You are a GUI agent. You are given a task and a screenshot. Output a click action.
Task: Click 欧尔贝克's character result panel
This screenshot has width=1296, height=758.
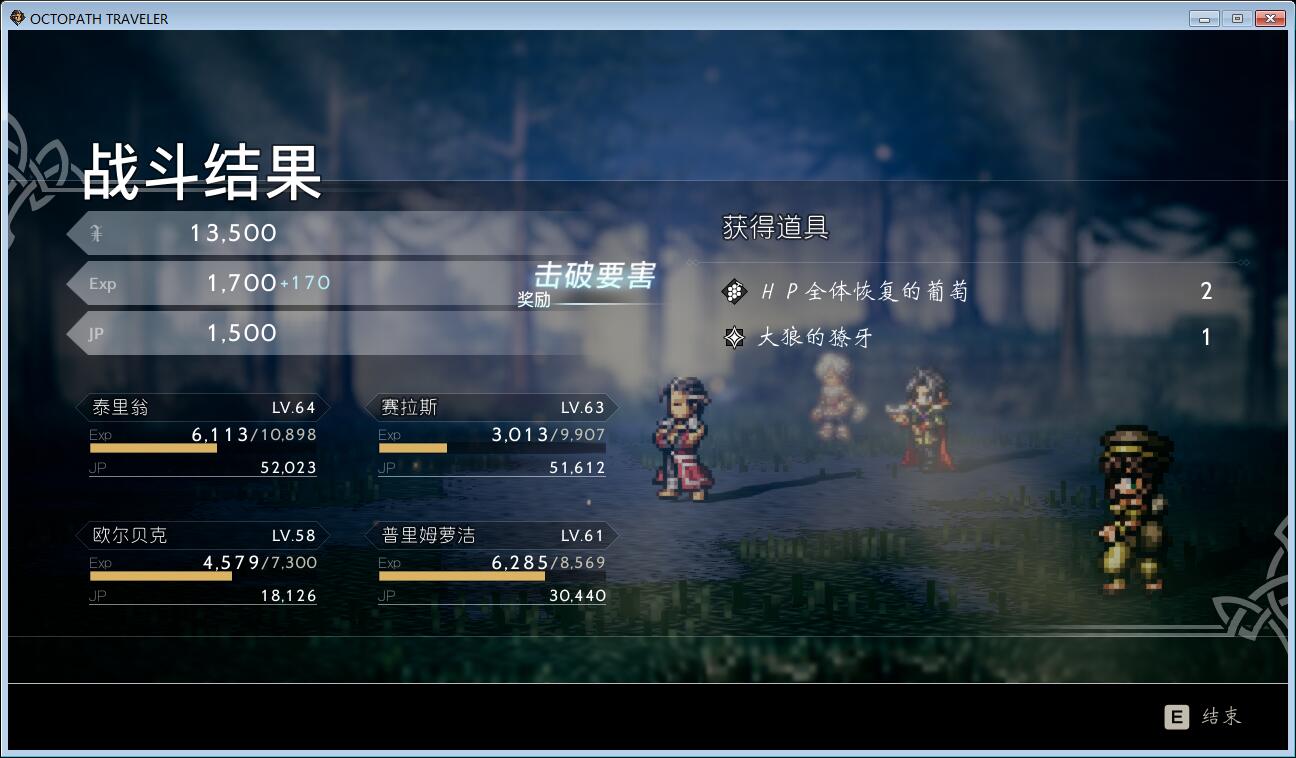202,564
